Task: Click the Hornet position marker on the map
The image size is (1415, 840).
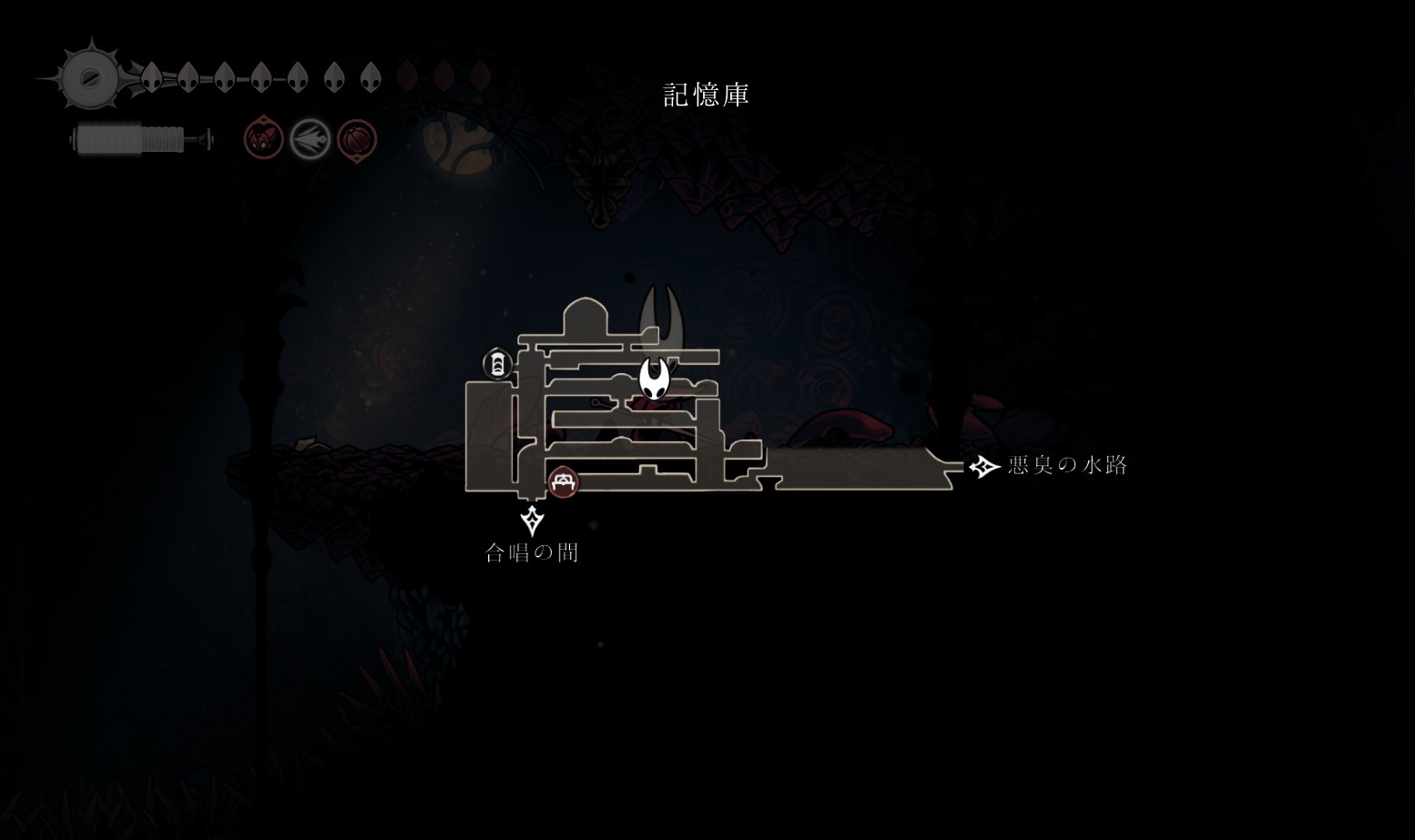Action: 654,378
